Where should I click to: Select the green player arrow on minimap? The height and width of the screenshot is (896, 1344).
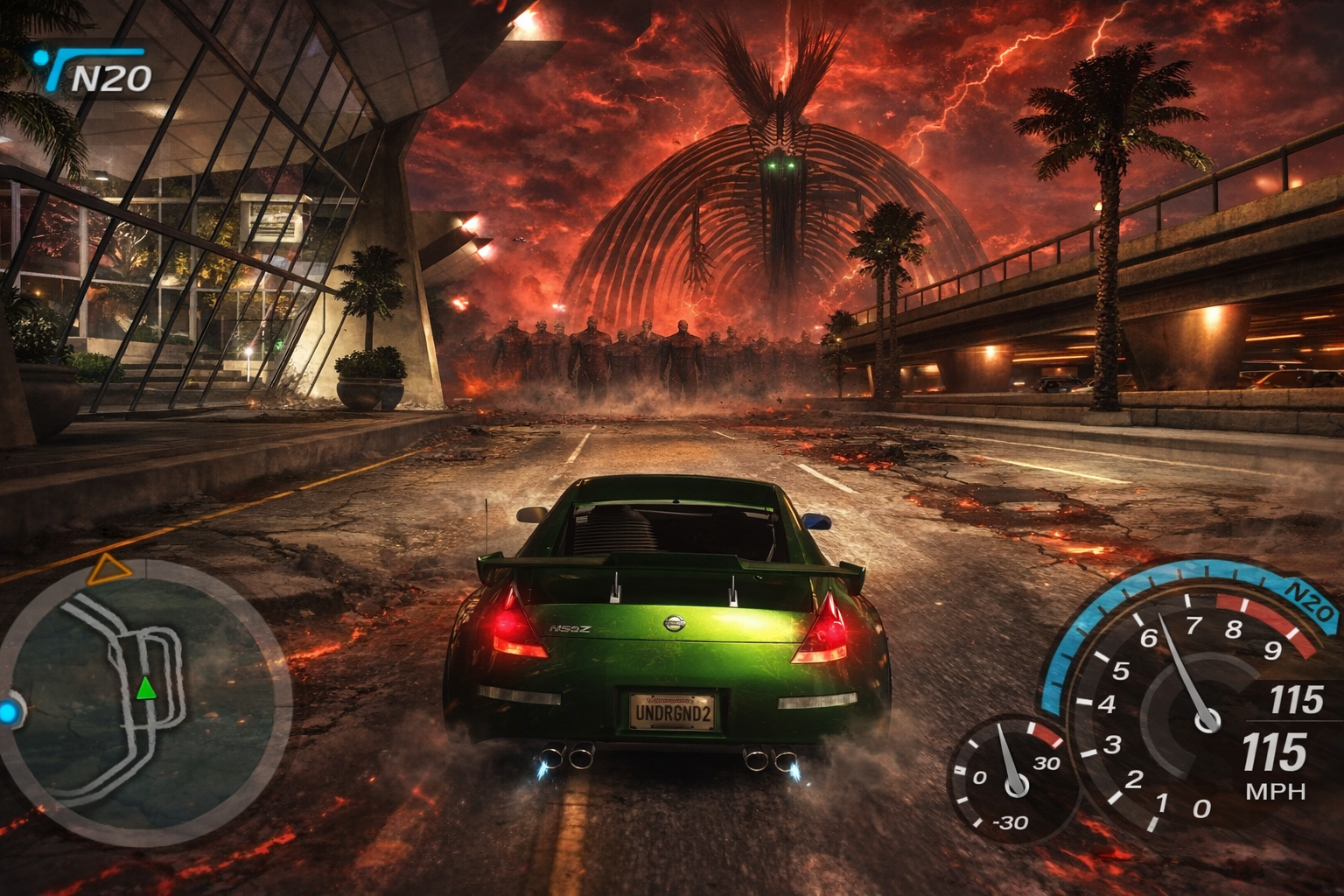146,689
